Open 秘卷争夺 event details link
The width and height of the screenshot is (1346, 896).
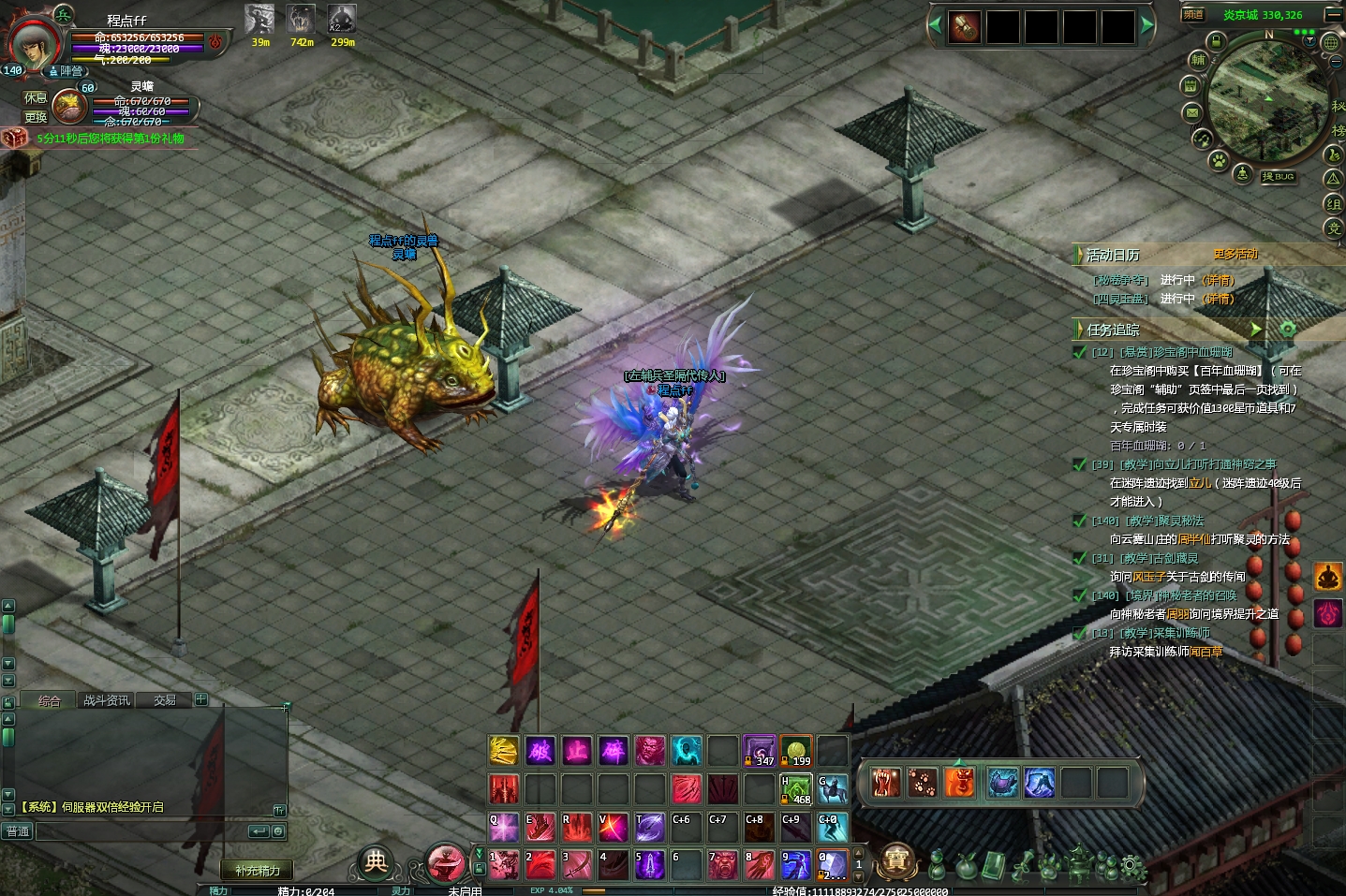pos(1219,280)
